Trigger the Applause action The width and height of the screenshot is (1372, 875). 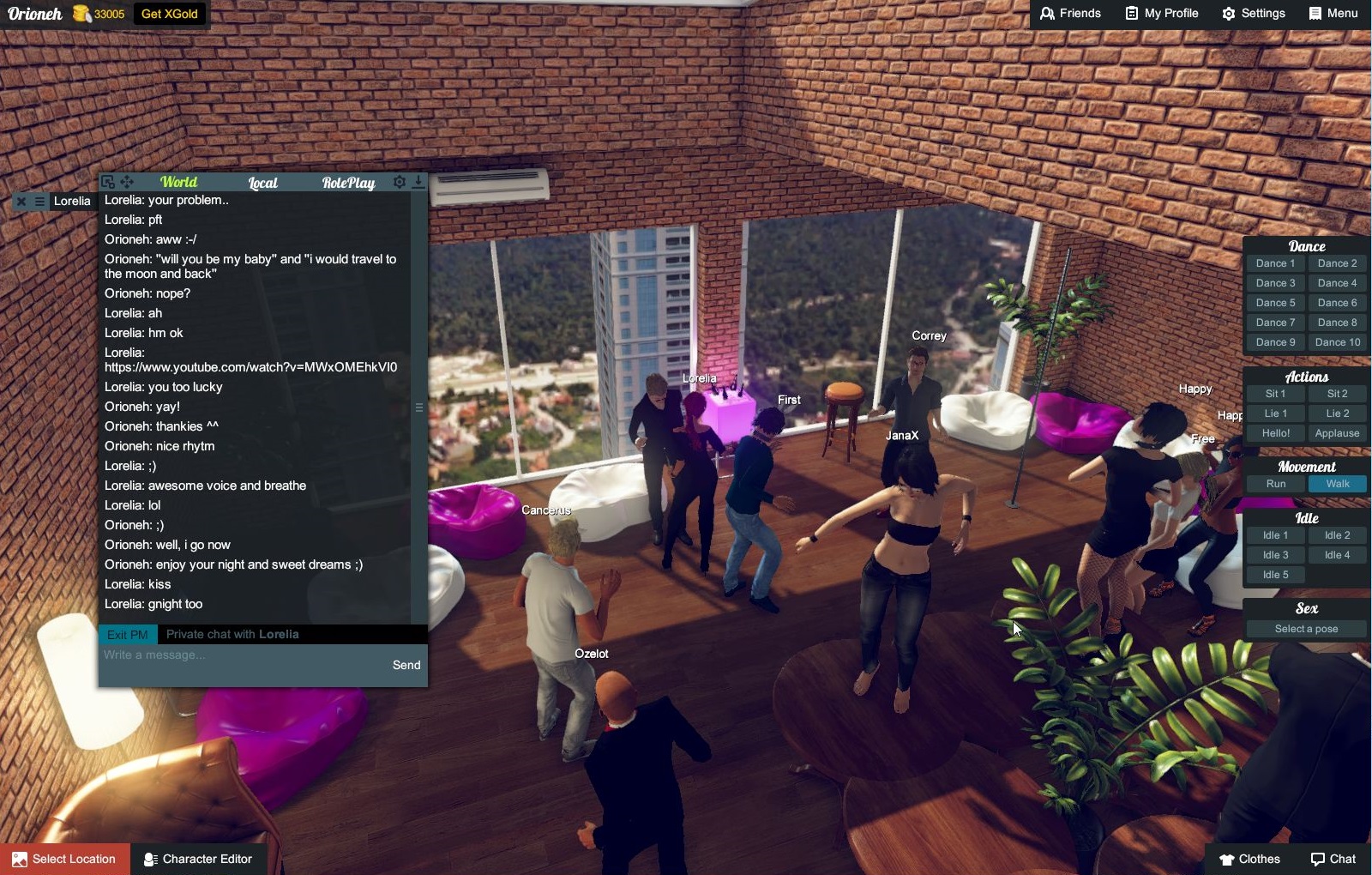1337,433
